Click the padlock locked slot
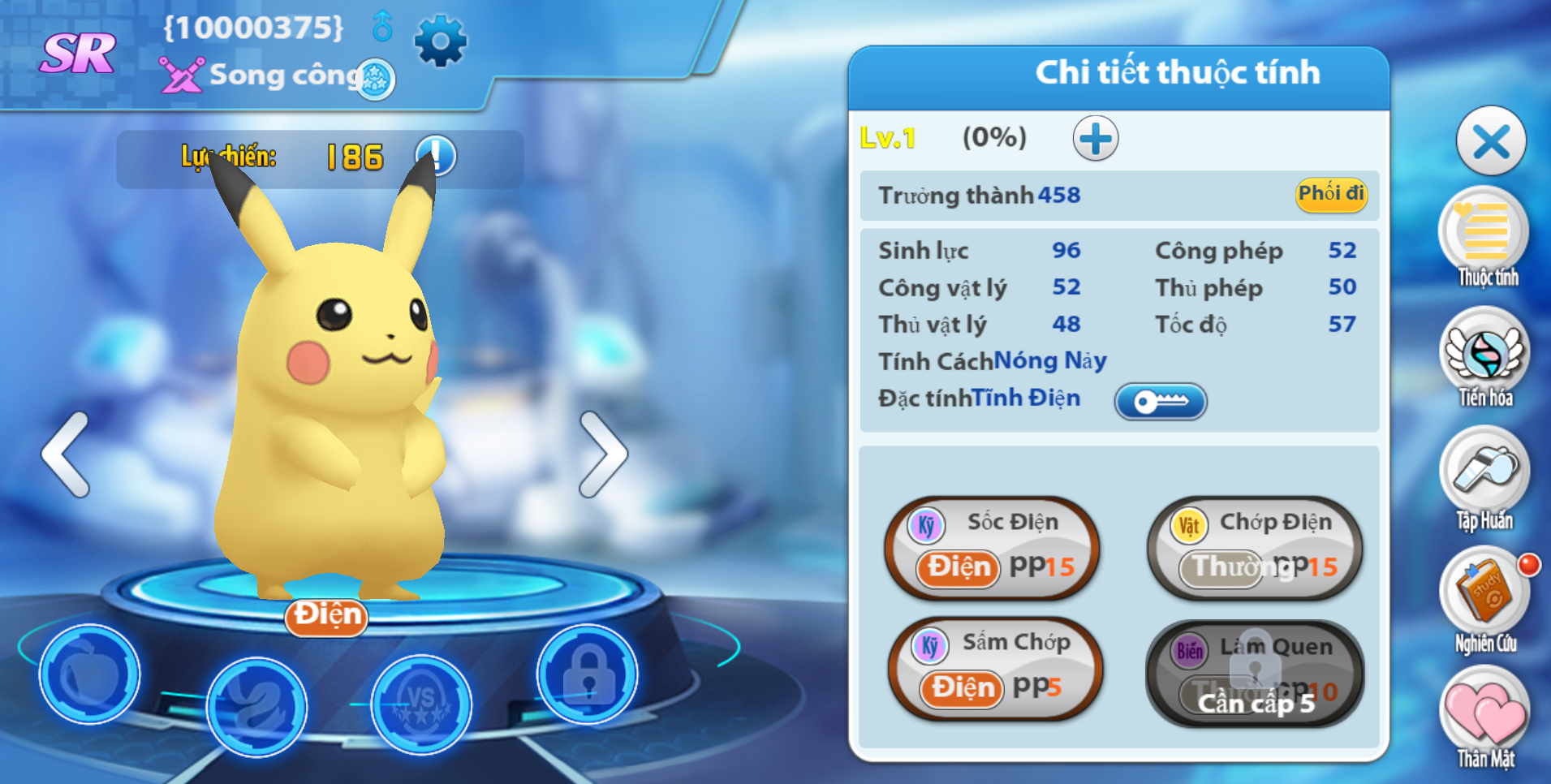 point(588,674)
